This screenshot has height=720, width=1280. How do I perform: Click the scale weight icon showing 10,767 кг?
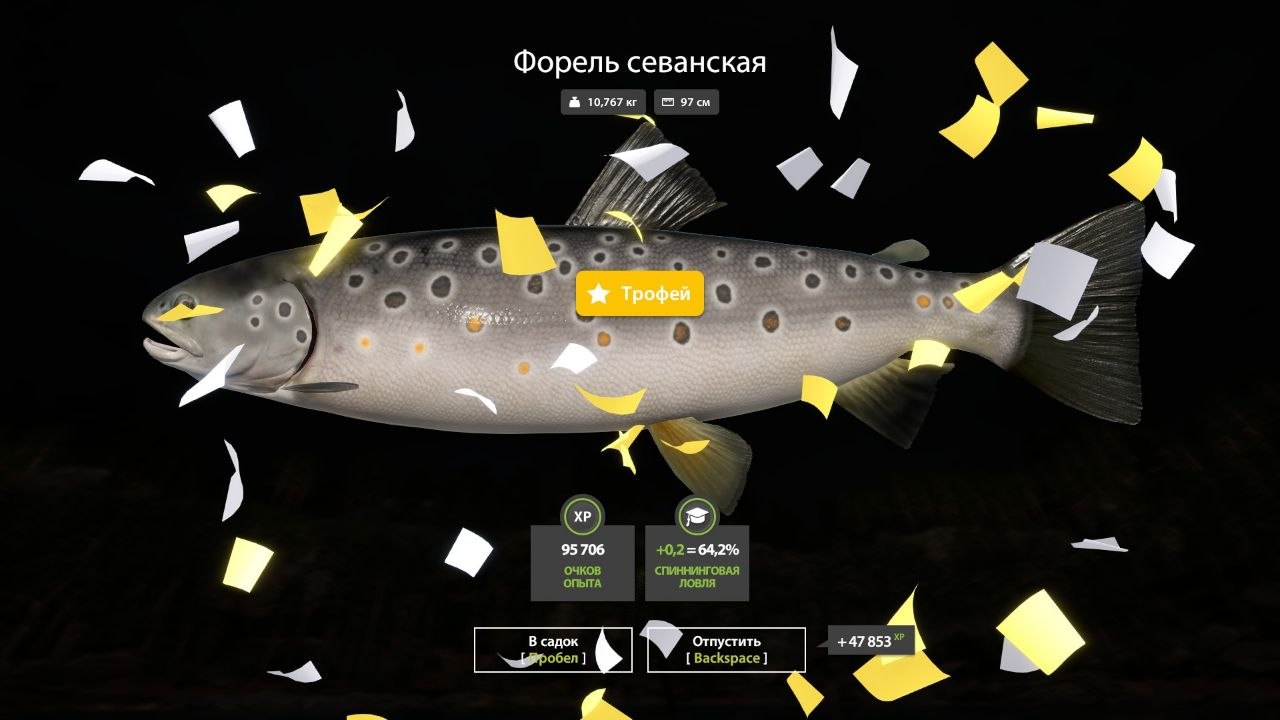(x=575, y=101)
